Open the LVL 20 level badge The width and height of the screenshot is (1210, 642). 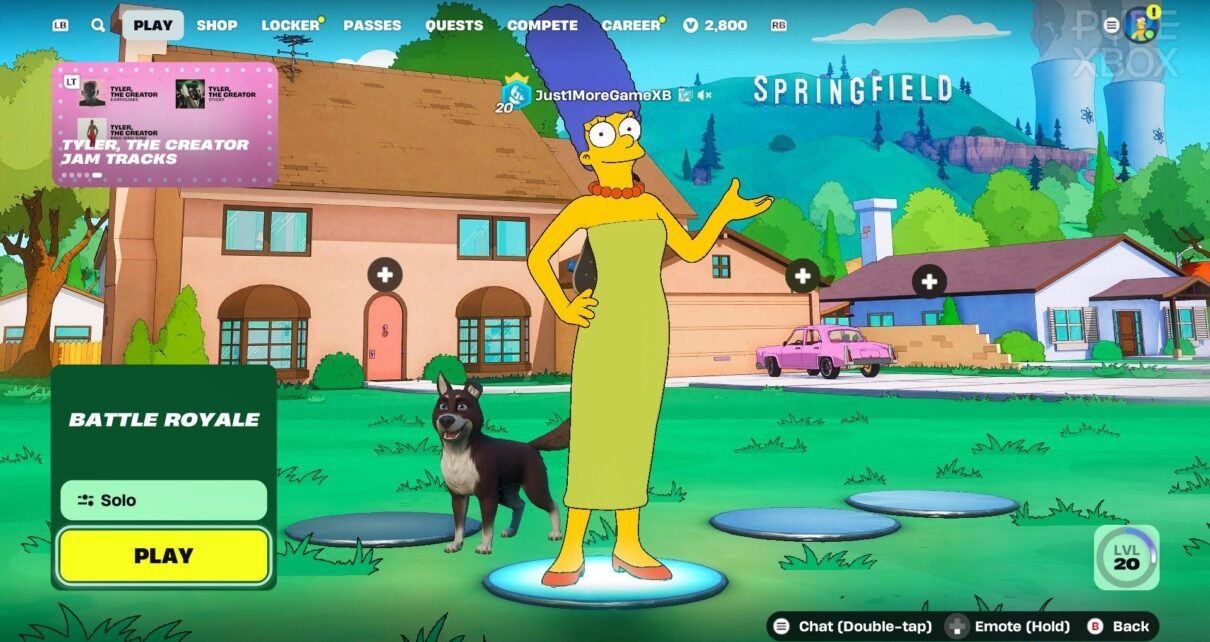1127,557
